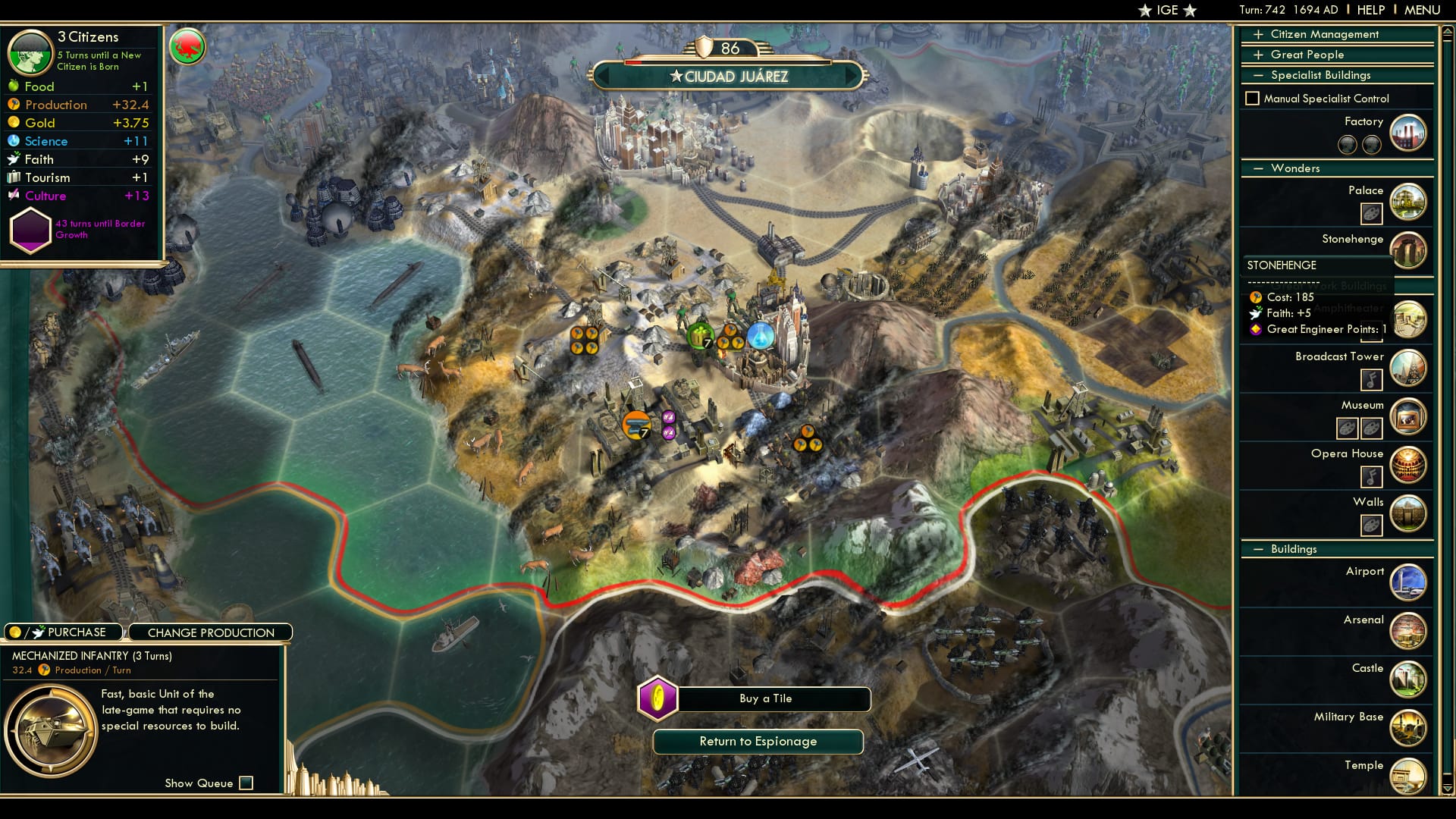The height and width of the screenshot is (819, 1456).
Task: Enable Manual Specialist Control
Action: point(1251,98)
